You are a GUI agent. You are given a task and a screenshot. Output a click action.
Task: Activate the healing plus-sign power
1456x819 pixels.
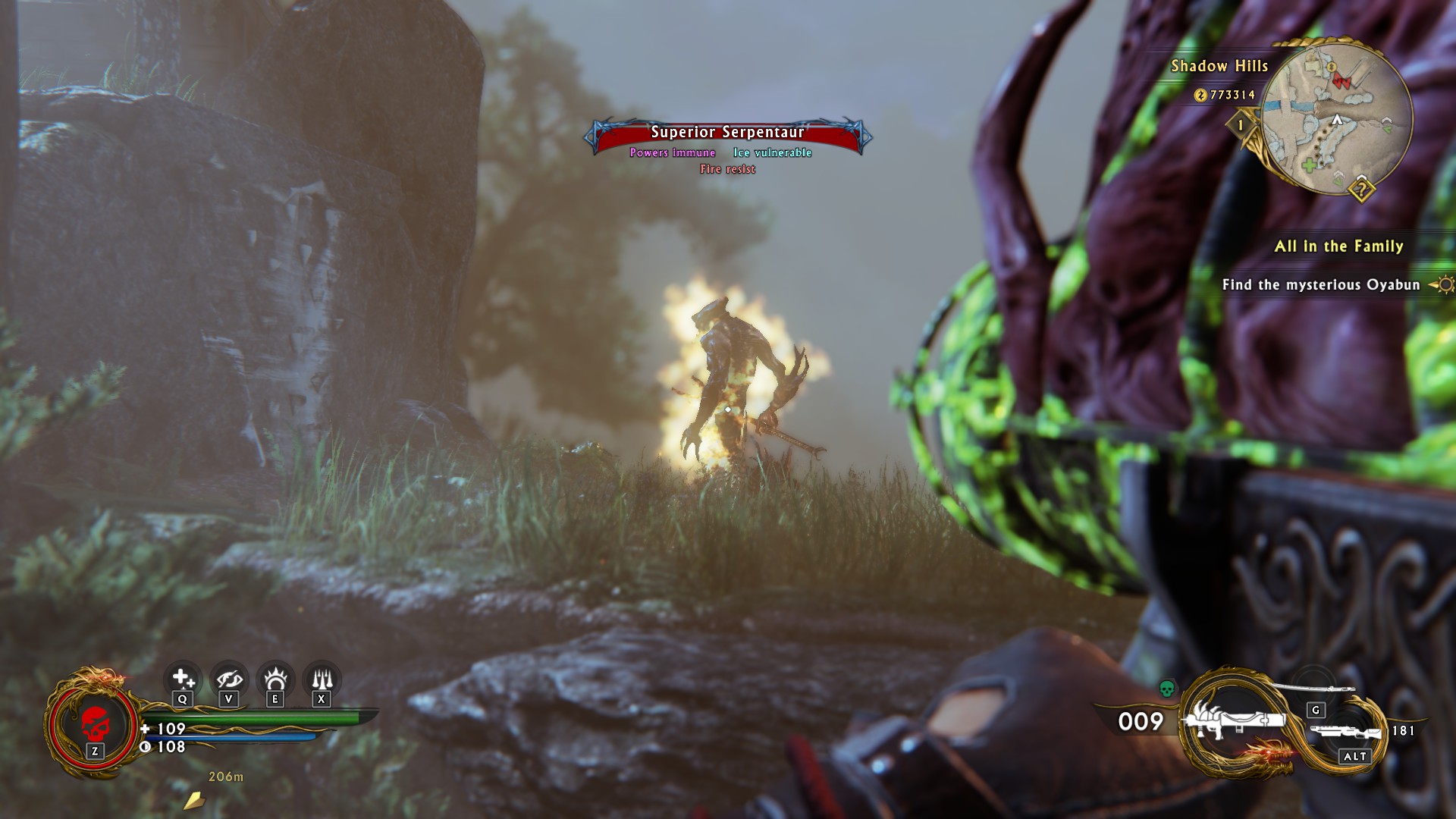point(182,678)
